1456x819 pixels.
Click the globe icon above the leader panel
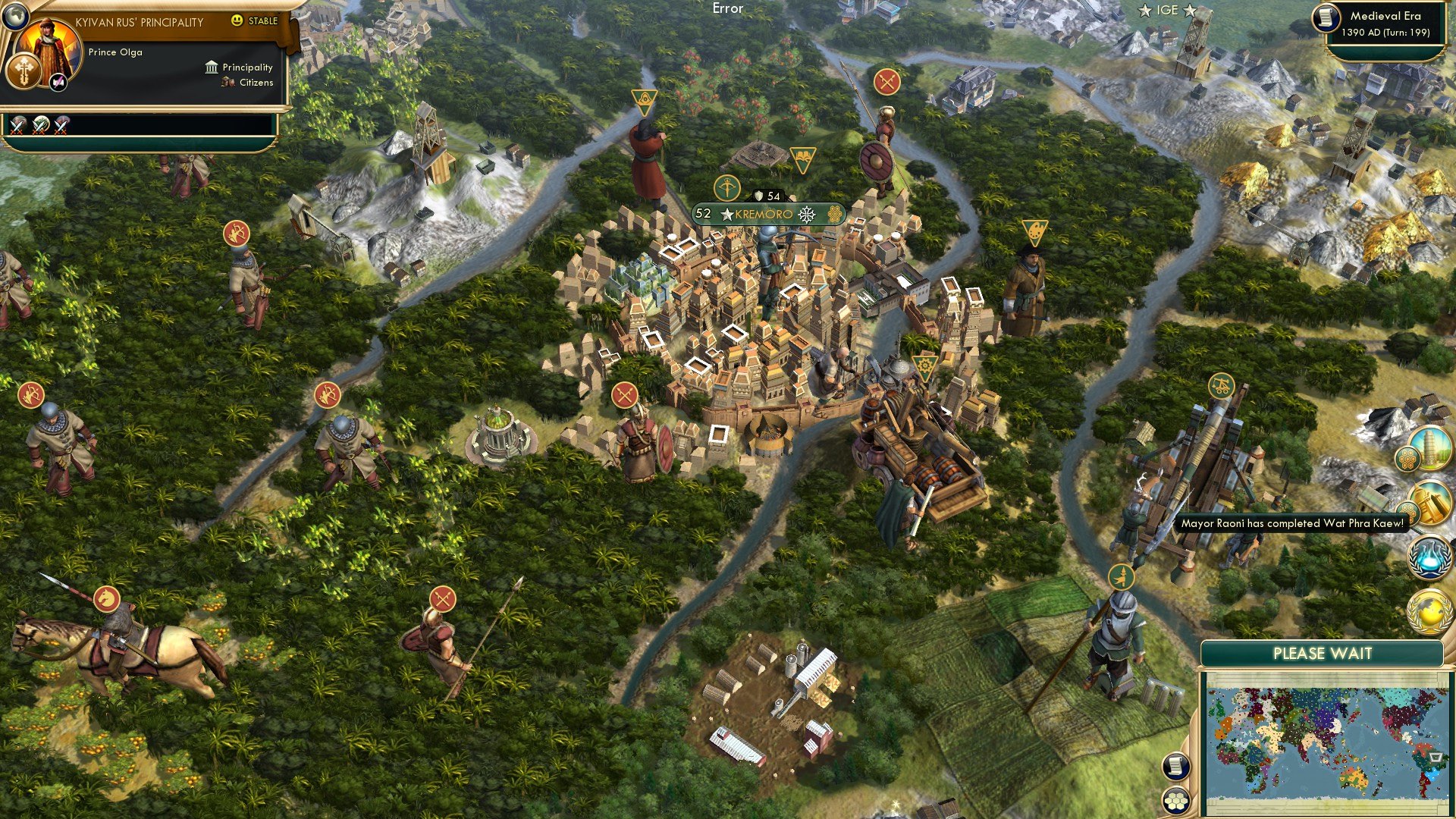coord(15,17)
